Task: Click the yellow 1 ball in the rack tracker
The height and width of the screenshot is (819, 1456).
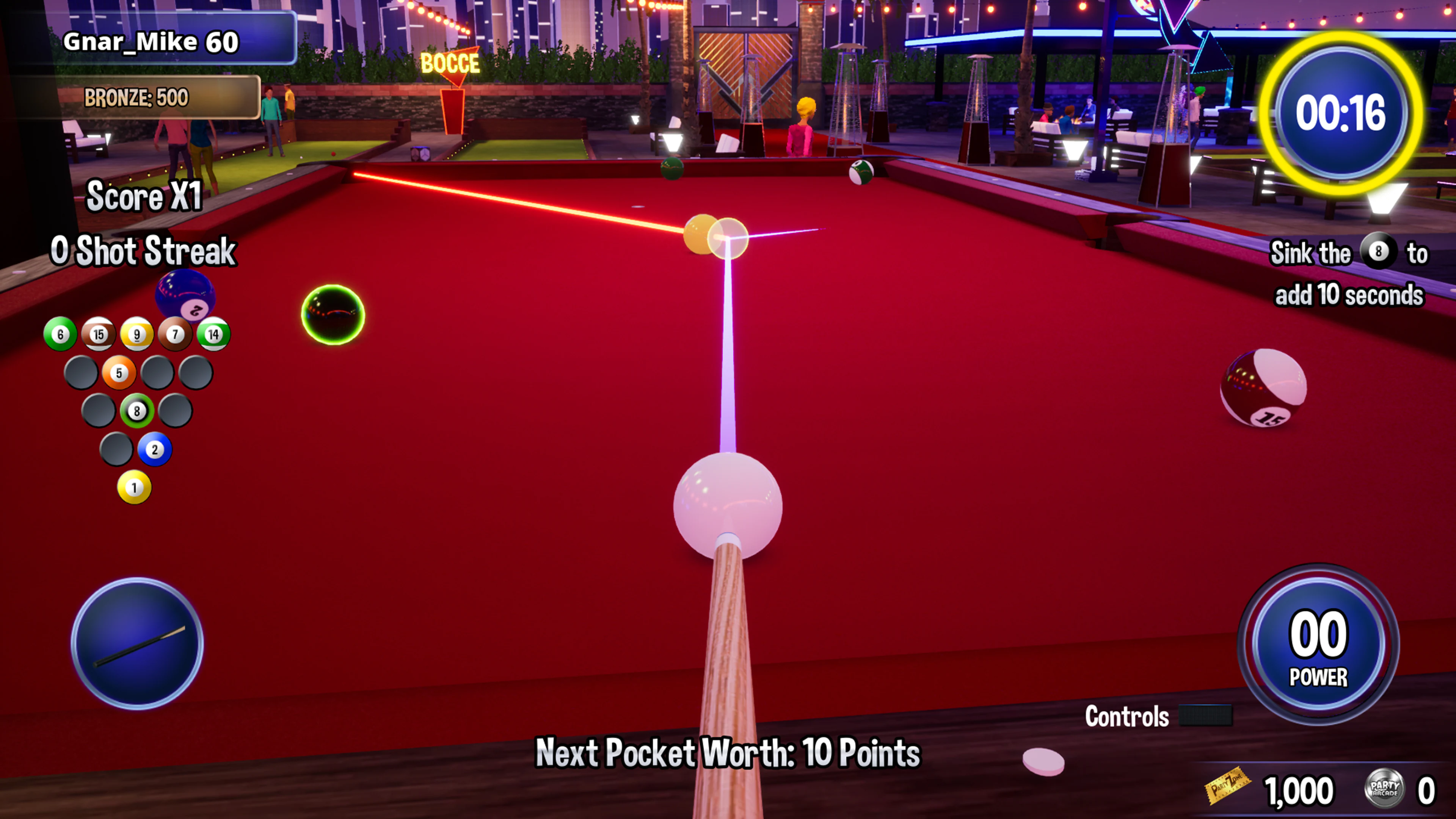Action: (136, 487)
